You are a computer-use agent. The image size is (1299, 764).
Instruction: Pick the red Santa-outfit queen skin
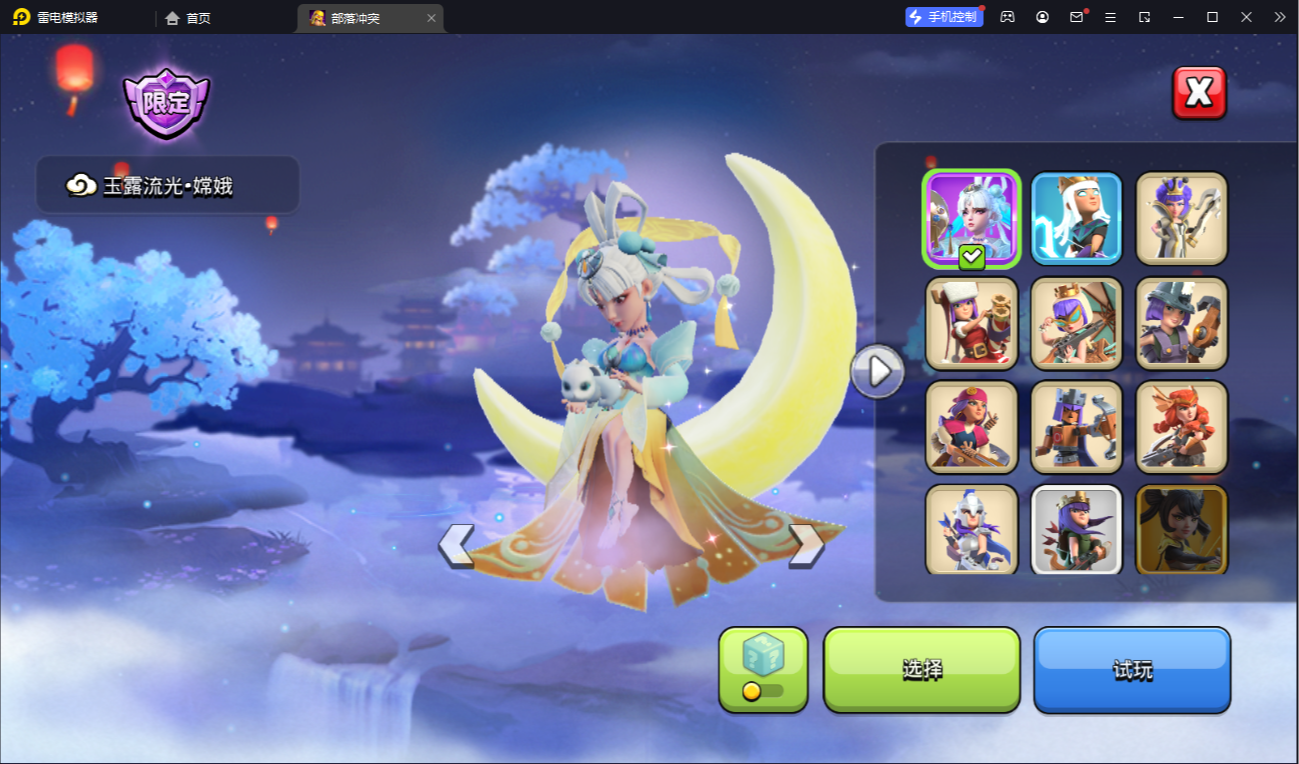pyautogui.click(x=971, y=323)
